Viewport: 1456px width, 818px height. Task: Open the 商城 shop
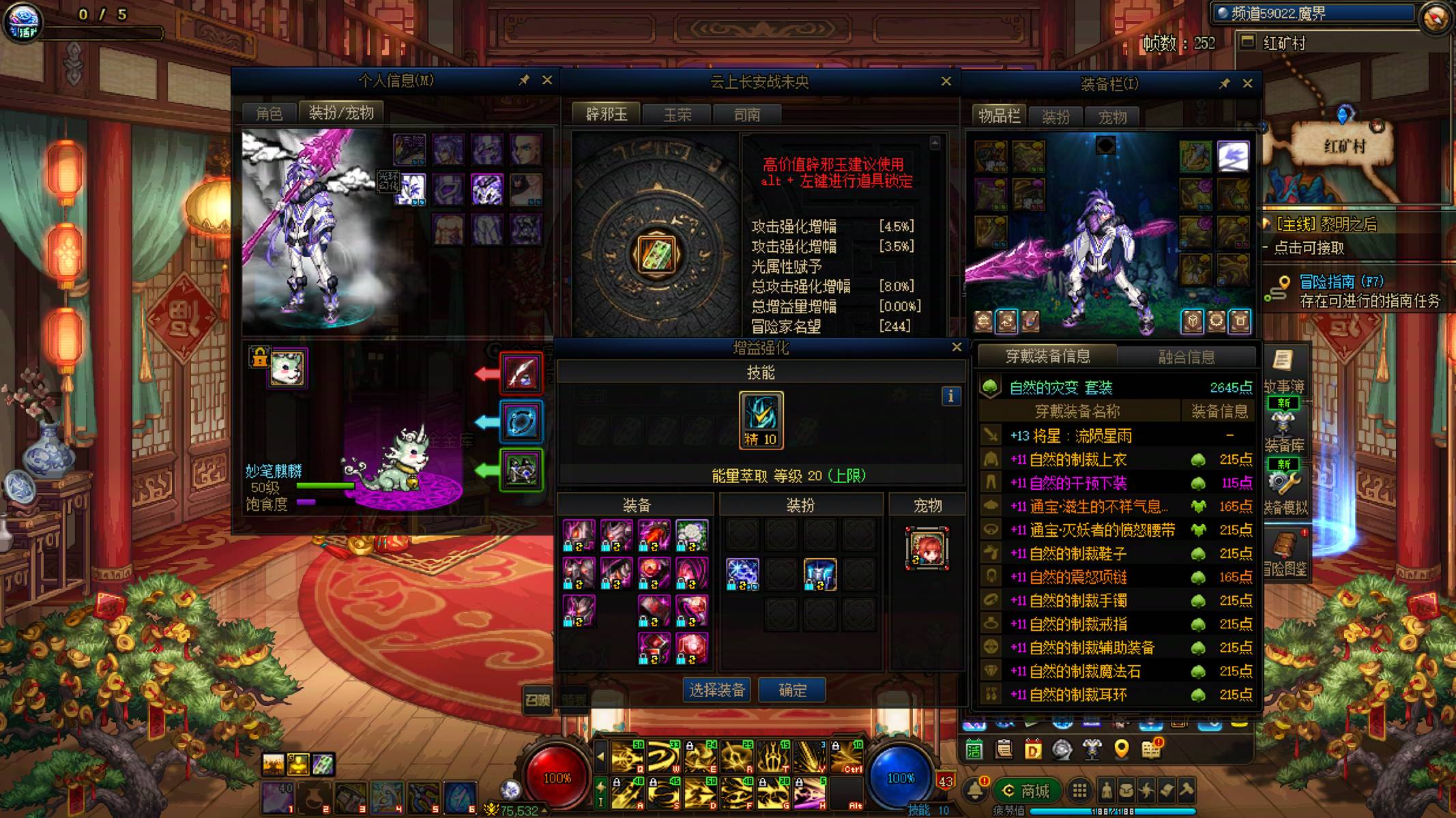tap(1028, 791)
